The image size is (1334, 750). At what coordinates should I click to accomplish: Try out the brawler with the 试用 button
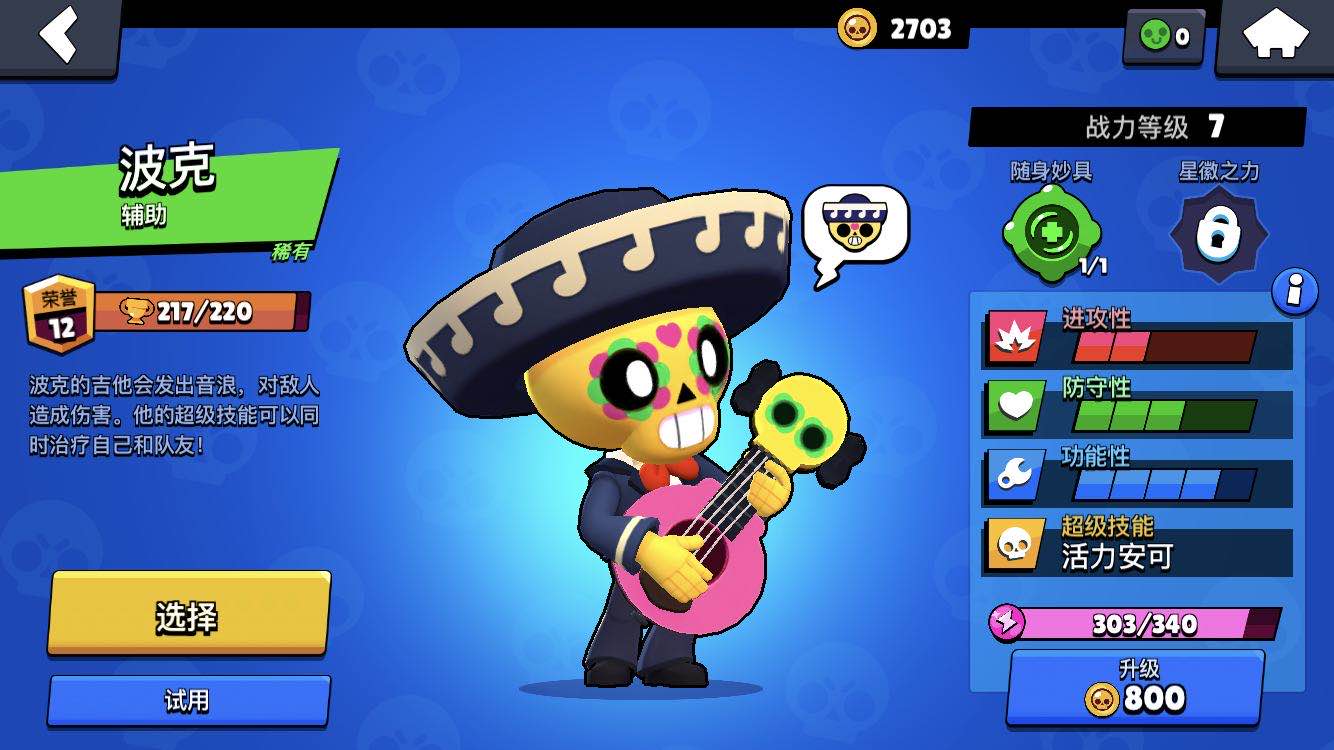pyautogui.click(x=188, y=700)
